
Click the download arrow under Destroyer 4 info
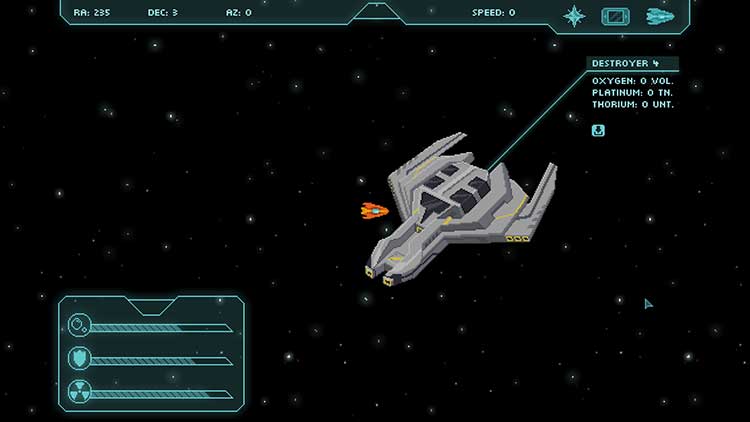click(598, 130)
